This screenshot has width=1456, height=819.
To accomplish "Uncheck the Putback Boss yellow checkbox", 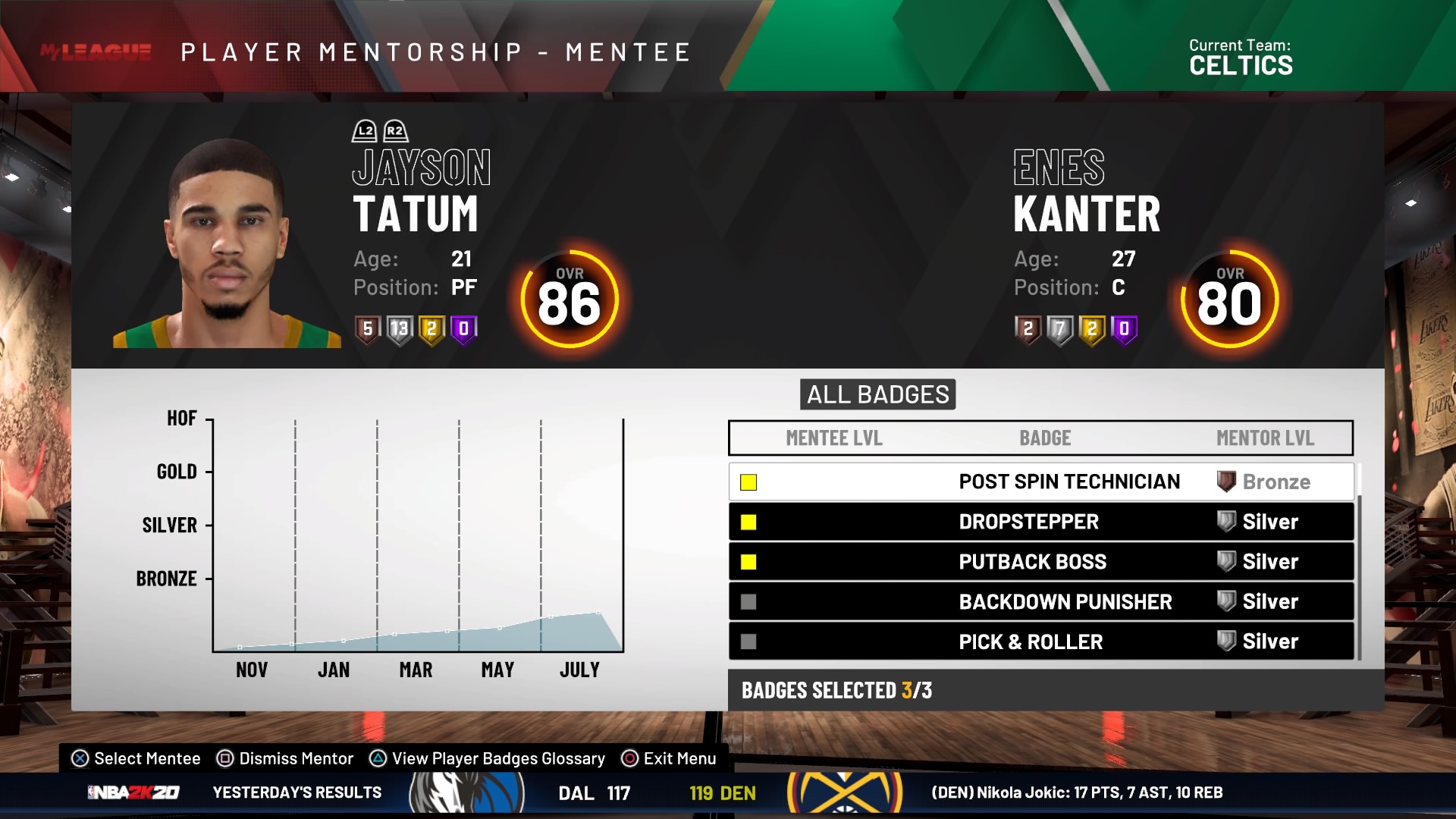I will point(748,562).
